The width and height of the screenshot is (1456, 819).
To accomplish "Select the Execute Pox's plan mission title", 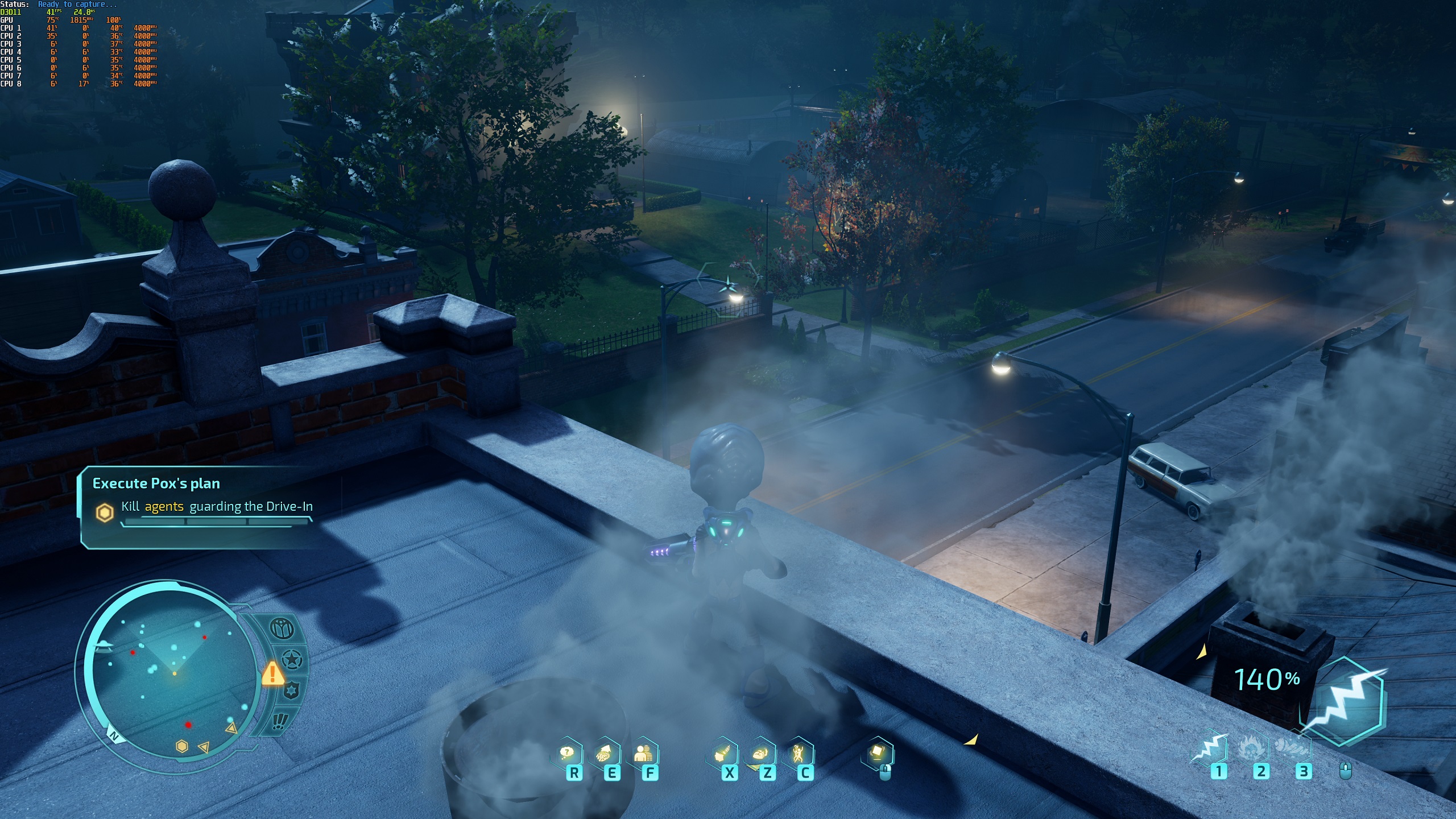I will tap(156, 484).
